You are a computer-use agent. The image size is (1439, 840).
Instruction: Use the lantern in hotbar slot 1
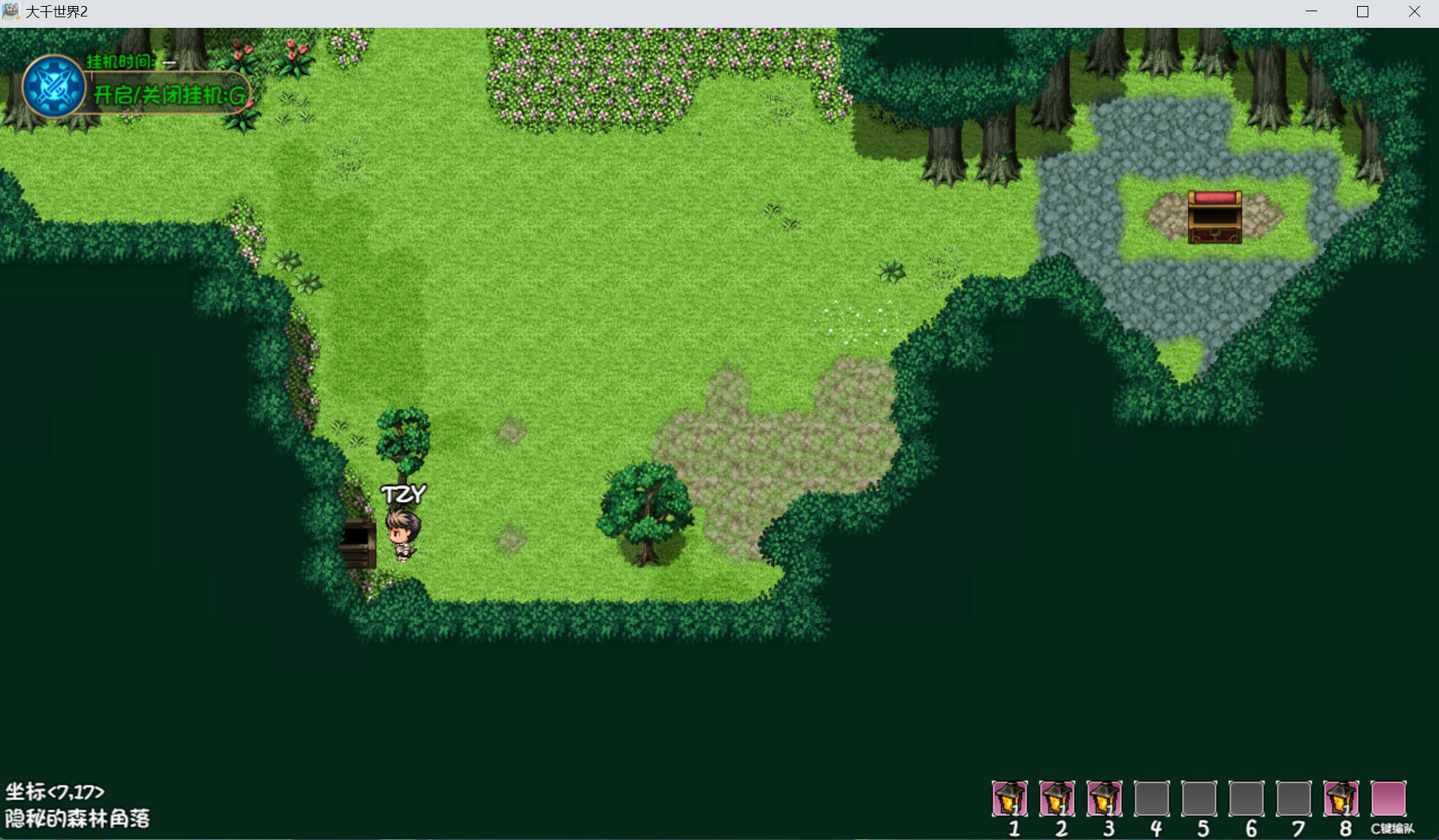1010,799
